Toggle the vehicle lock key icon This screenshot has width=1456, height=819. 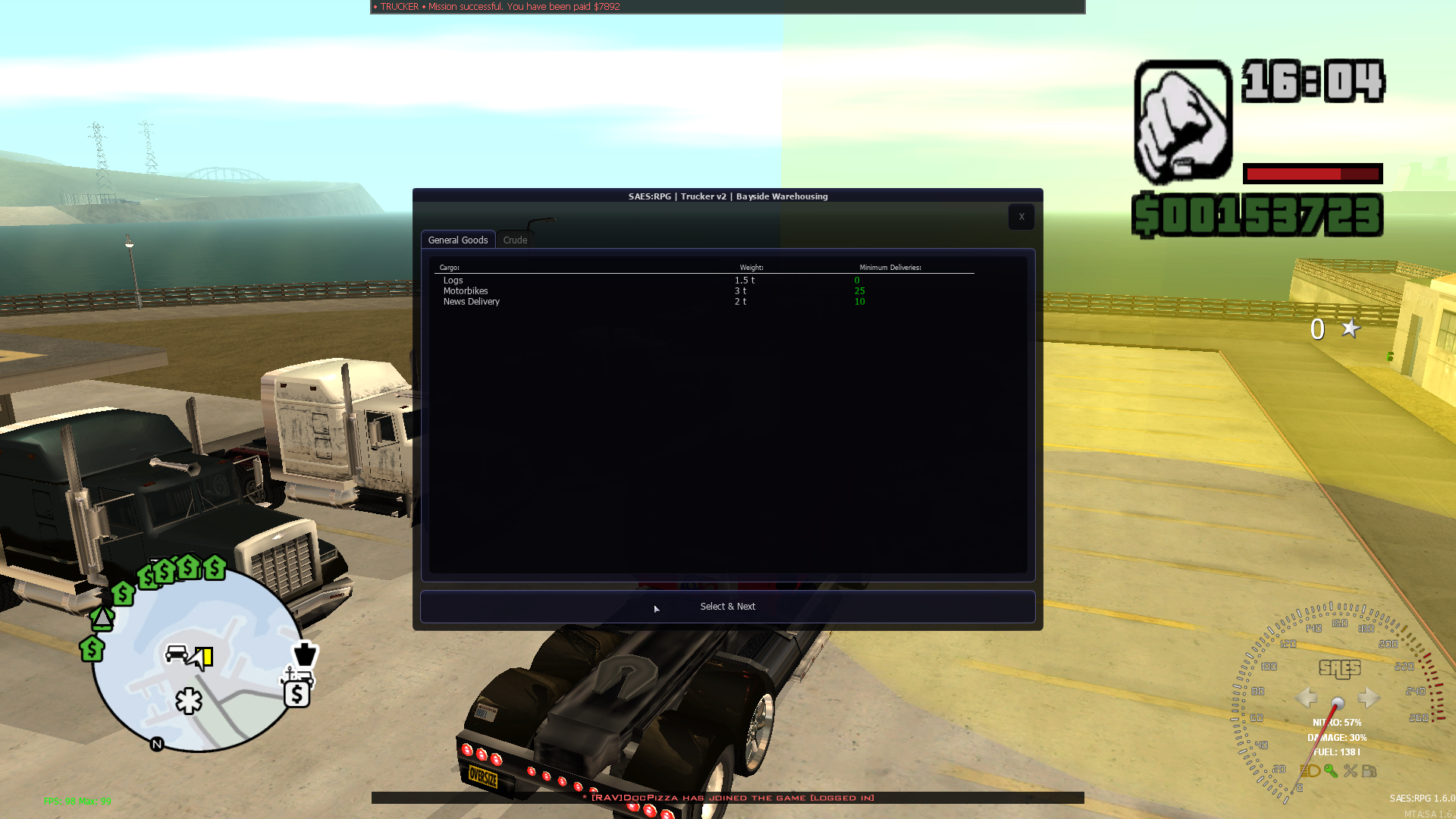1329,771
